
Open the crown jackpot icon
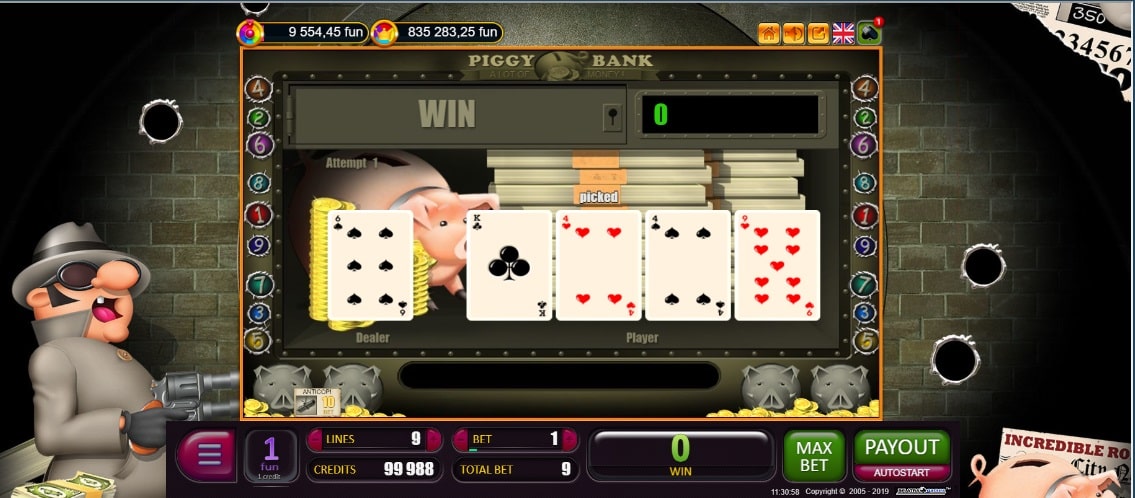[384, 33]
